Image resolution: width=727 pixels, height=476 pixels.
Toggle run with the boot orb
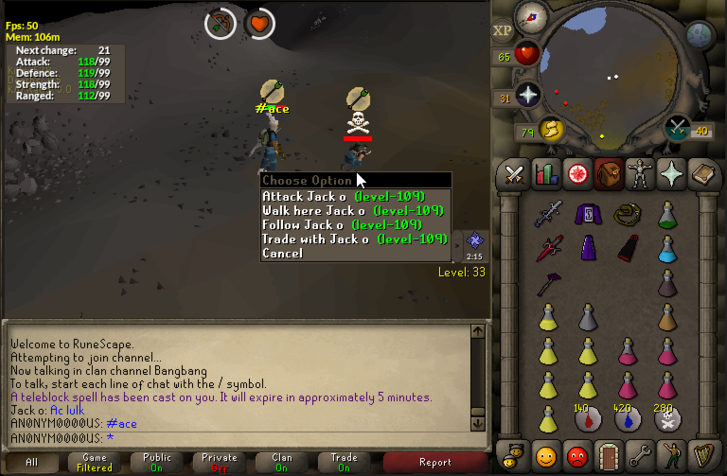tap(551, 128)
